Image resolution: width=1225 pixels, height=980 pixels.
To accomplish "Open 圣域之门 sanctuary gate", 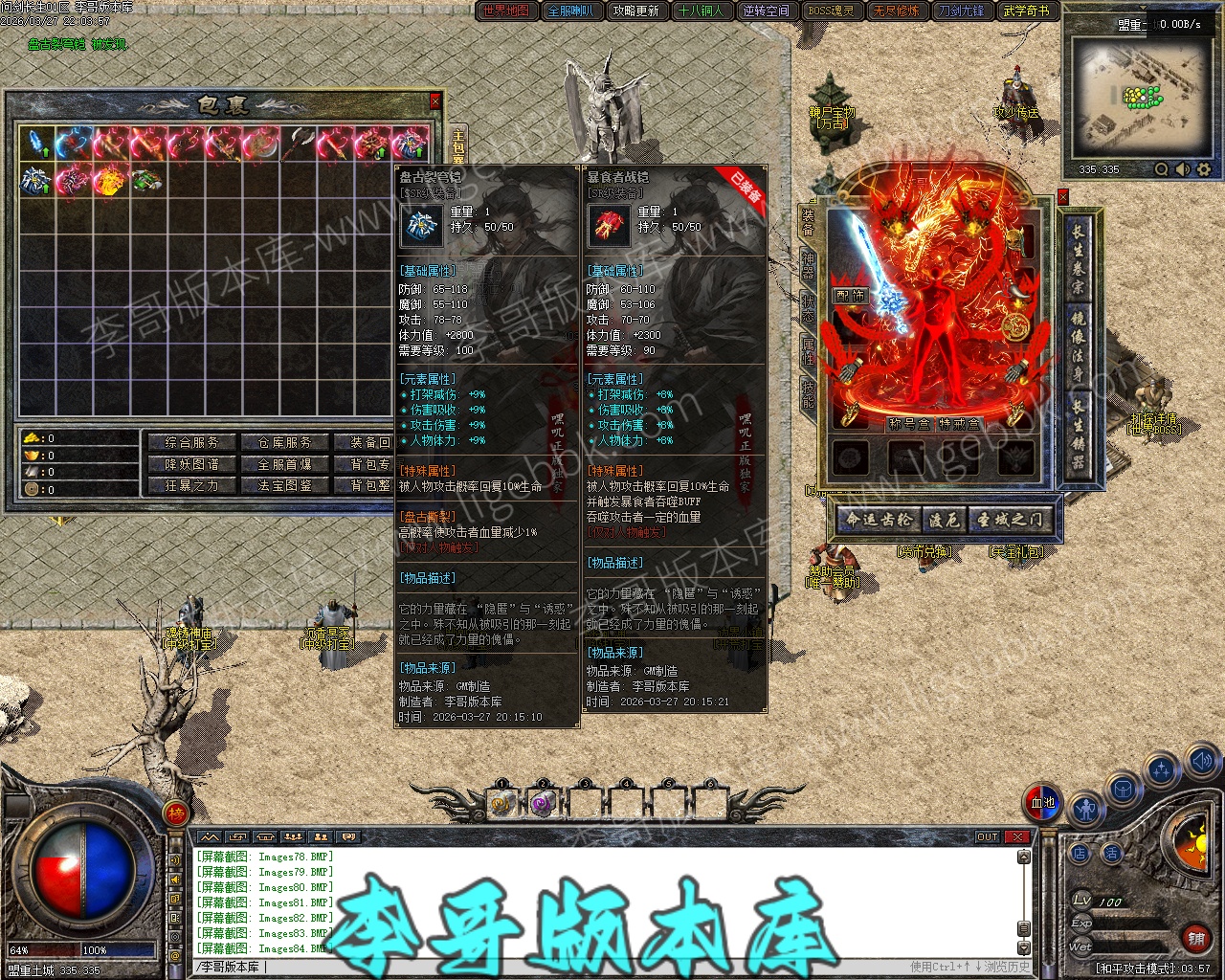I will pos(1009,520).
